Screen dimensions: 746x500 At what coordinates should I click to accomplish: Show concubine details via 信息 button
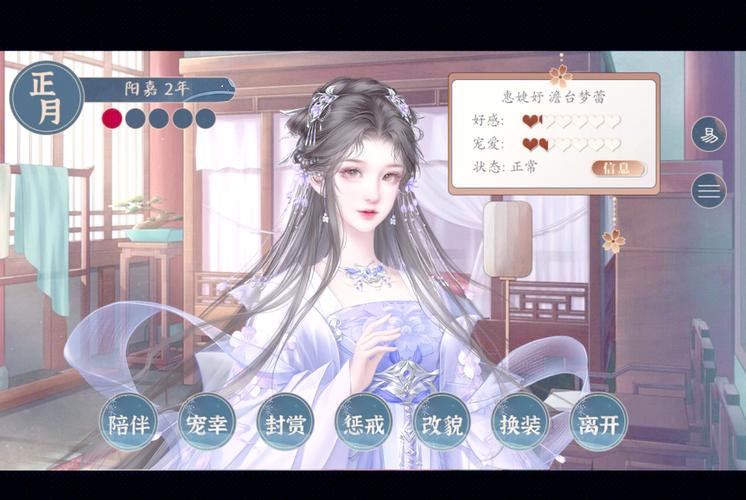[x=618, y=168]
